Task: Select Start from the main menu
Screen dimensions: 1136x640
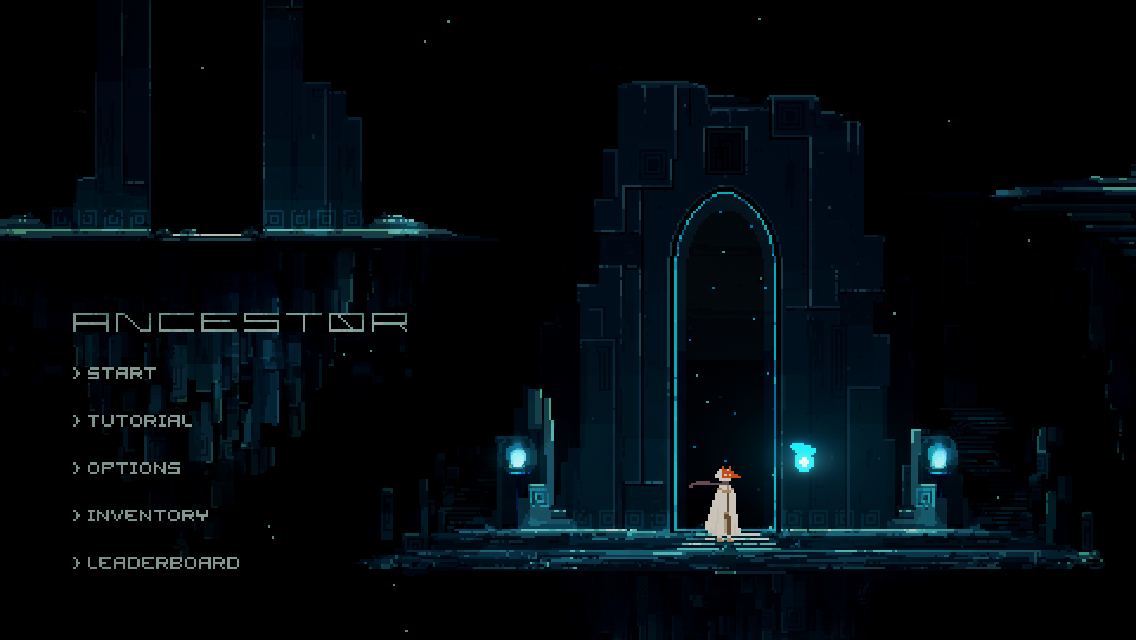Action: (121, 373)
